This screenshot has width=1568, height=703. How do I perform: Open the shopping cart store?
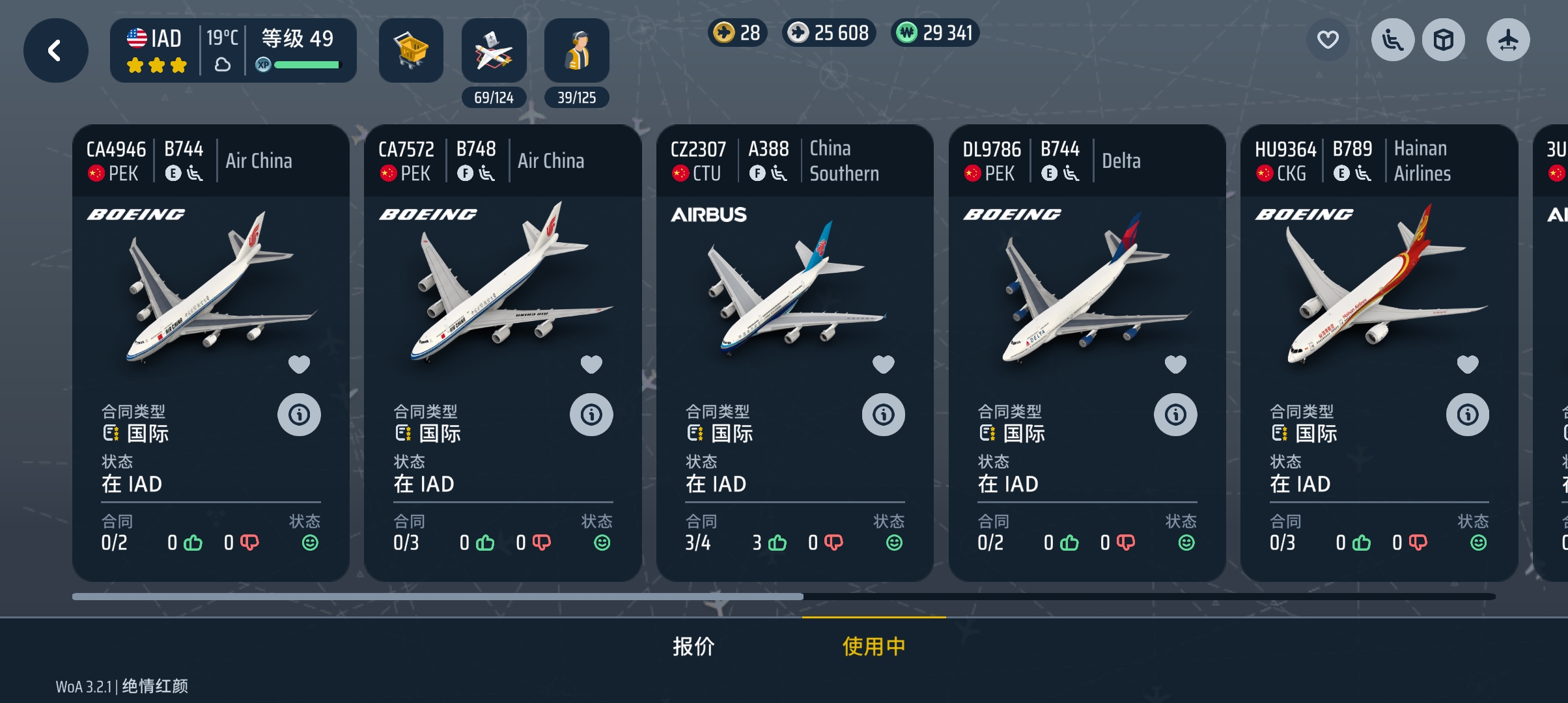pos(411,50)
